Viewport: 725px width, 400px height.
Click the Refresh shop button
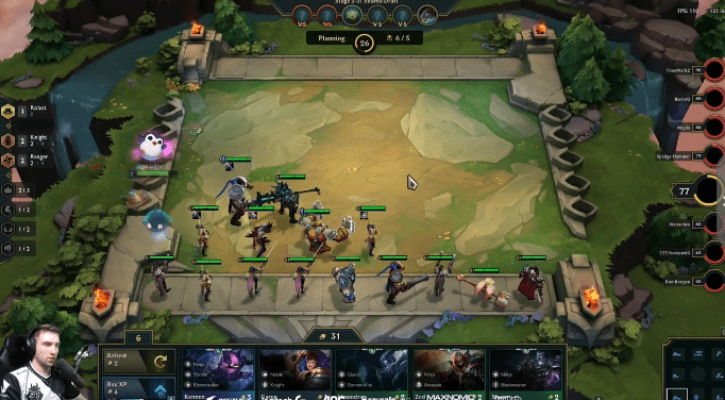(137, 362)
